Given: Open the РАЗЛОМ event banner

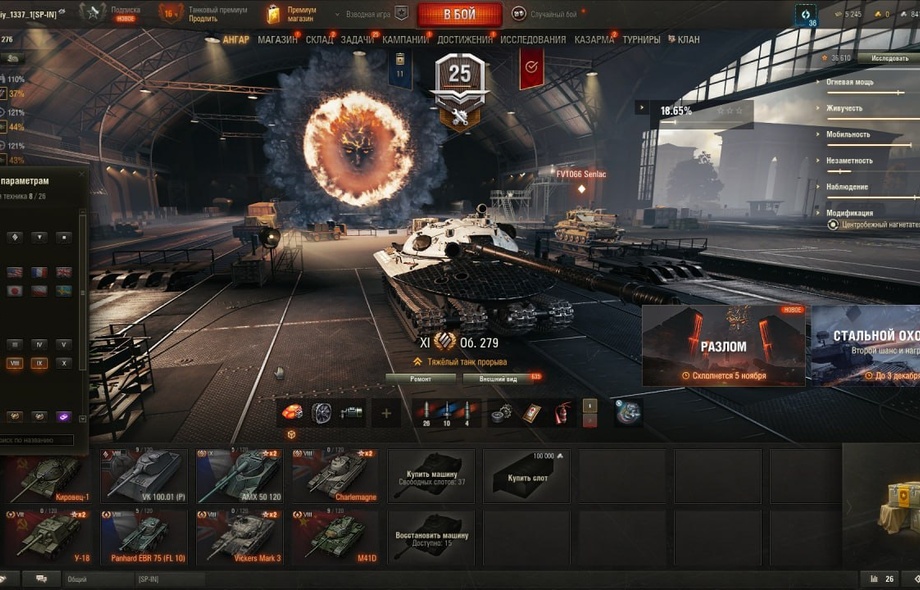Looking at the screenshot, I should tap(723, 346).
